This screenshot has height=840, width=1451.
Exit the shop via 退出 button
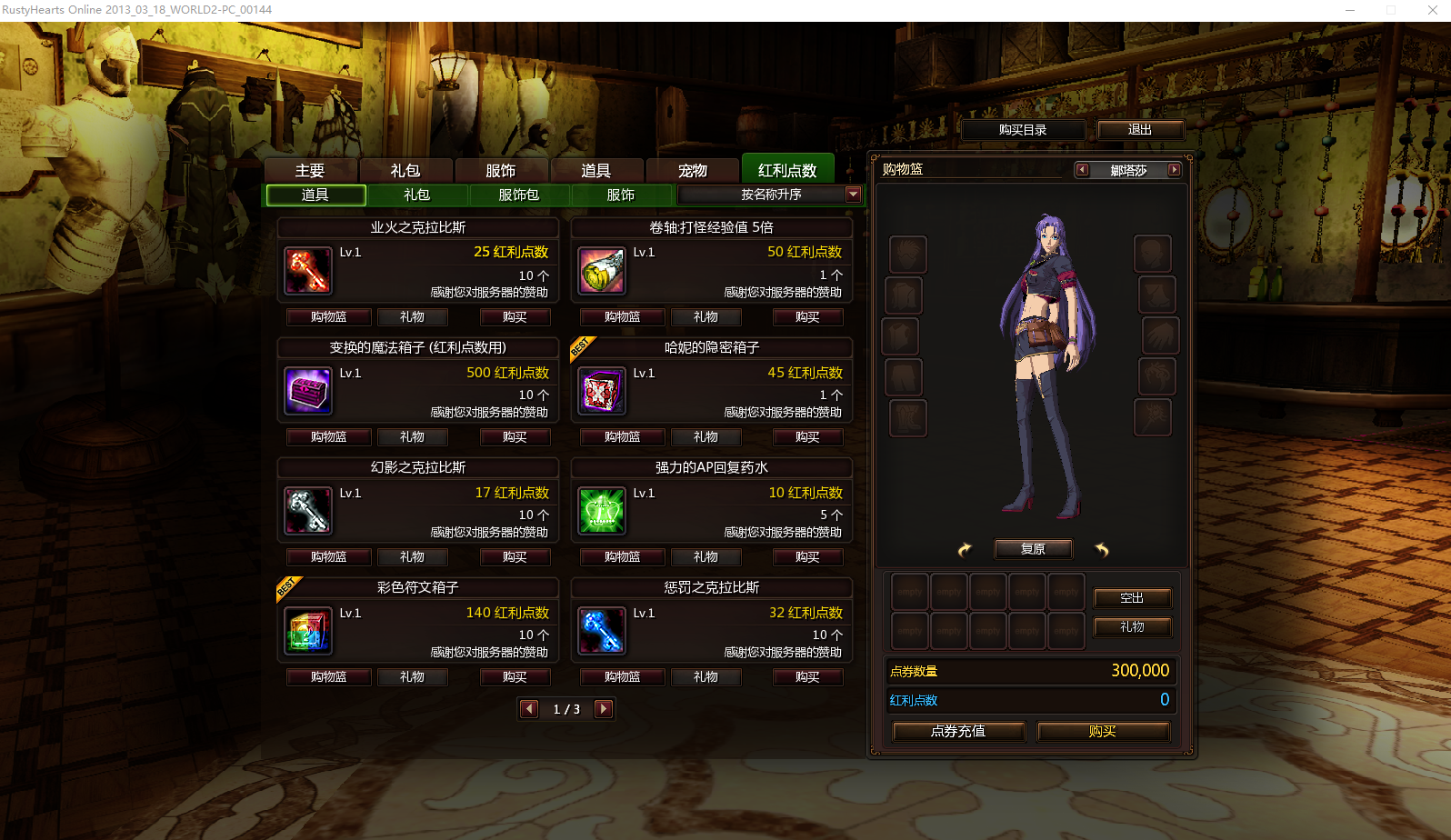point(1141,129)
